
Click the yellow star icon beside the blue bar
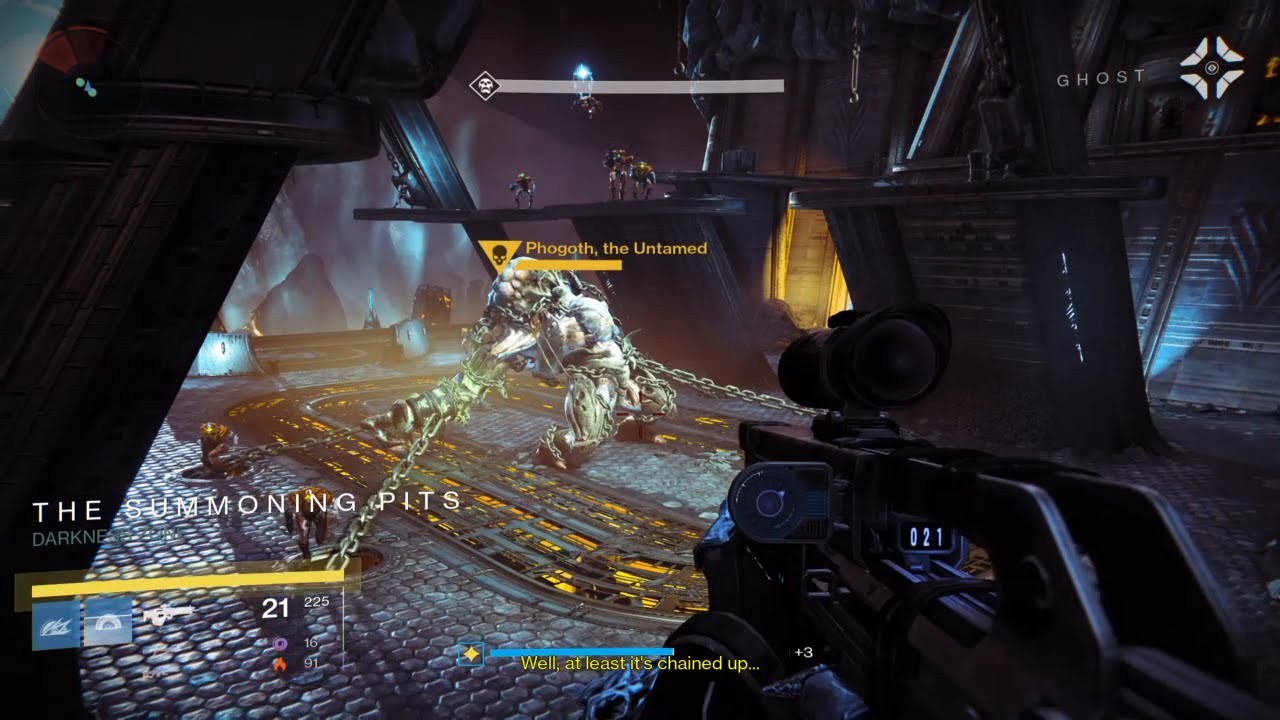471,653
